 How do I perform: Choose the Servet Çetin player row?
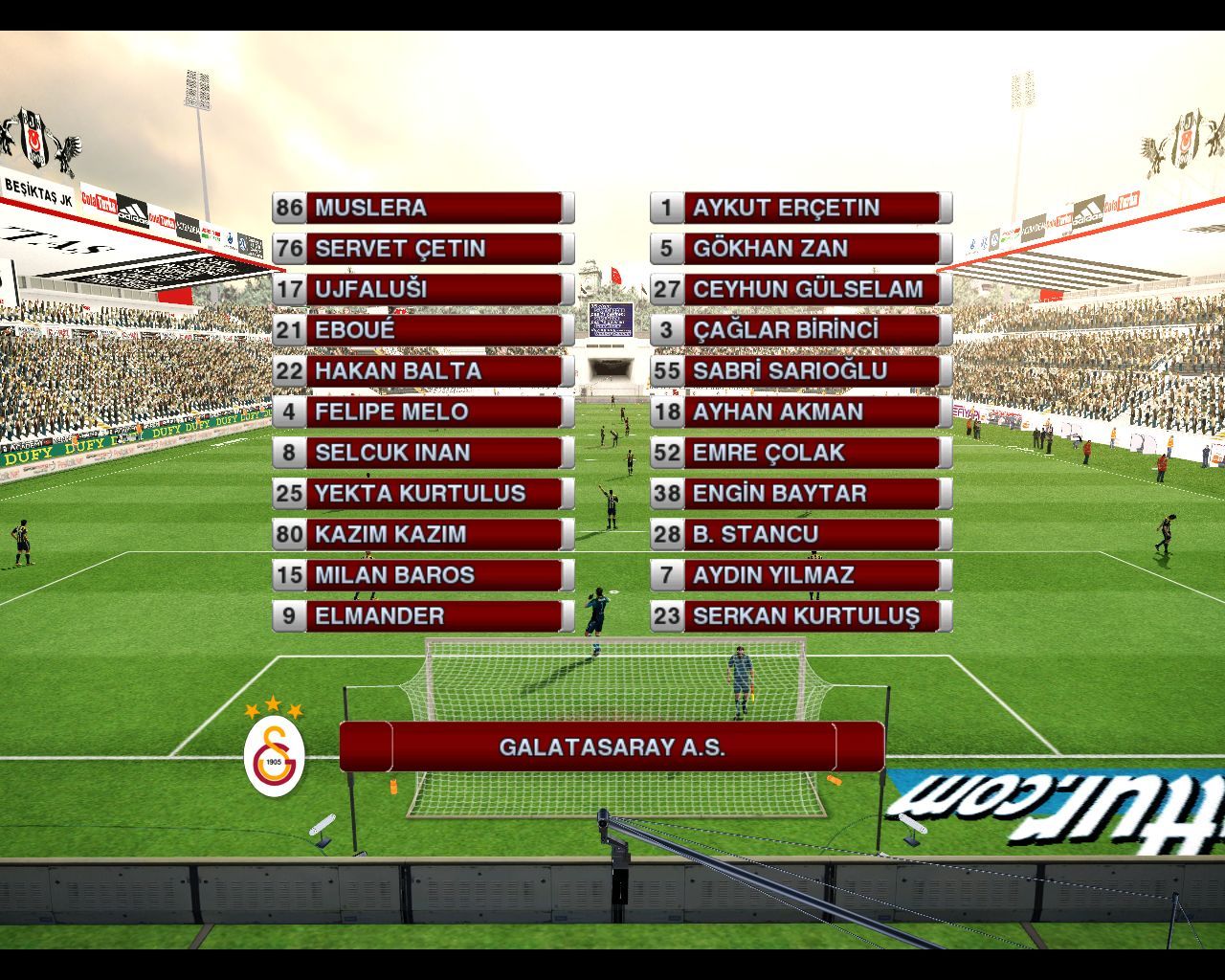click(x=422, y=249)
